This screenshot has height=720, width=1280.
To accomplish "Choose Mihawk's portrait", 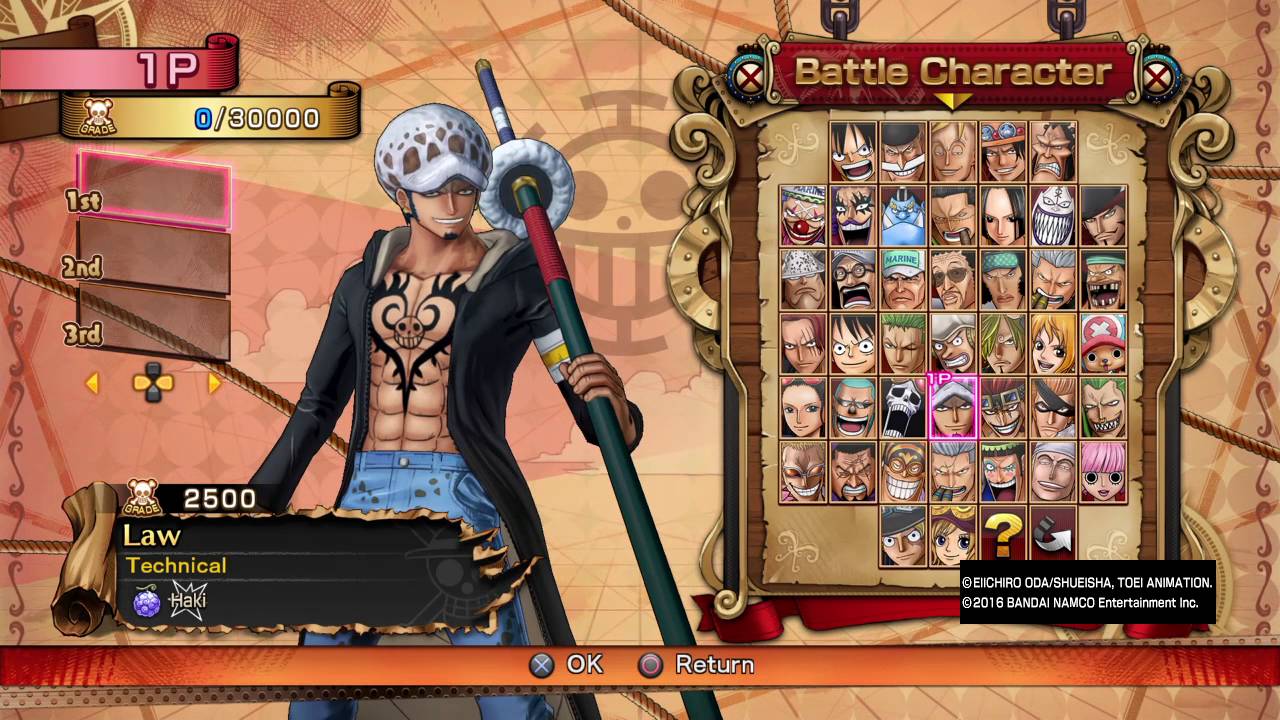I will [1103, 216].
